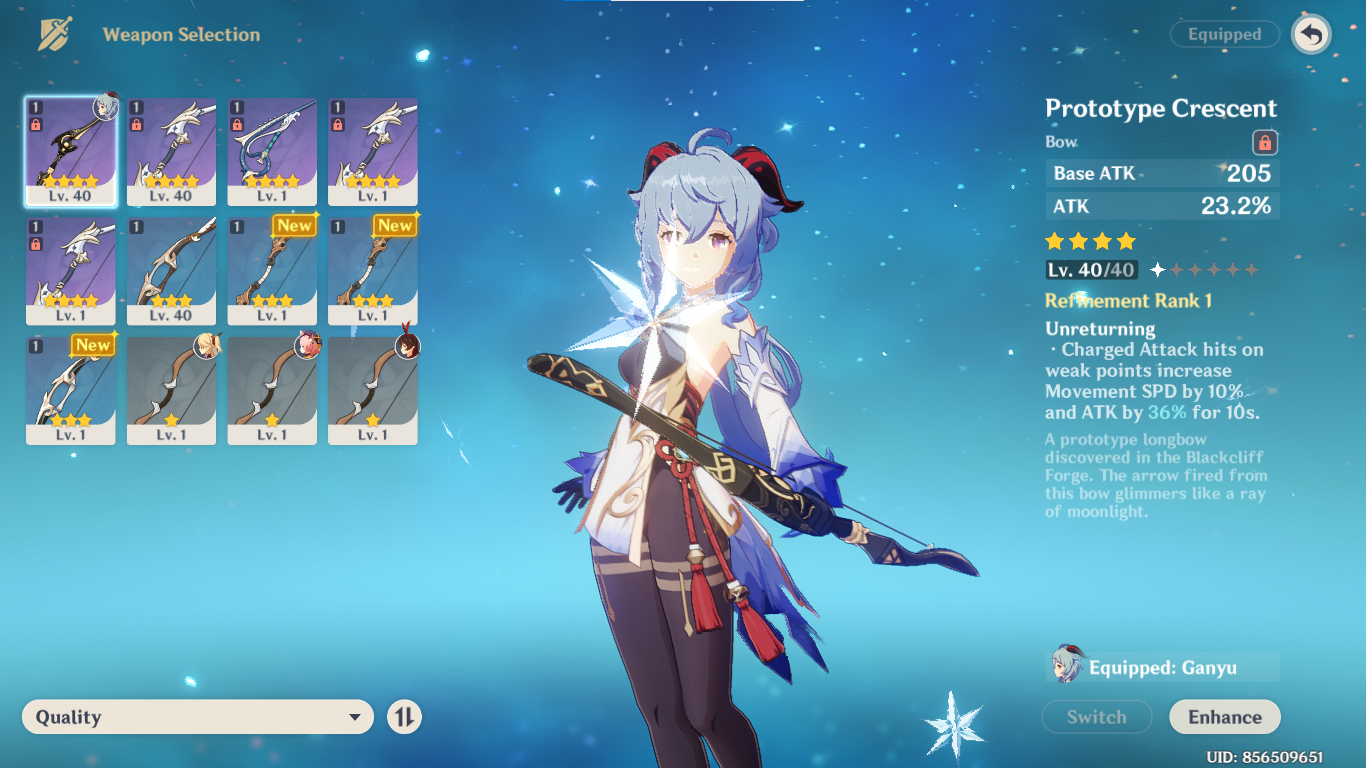Toggle the sort order arrows button
The height and width of the screenshot is (768, 1366).
(x=404, y=717)
